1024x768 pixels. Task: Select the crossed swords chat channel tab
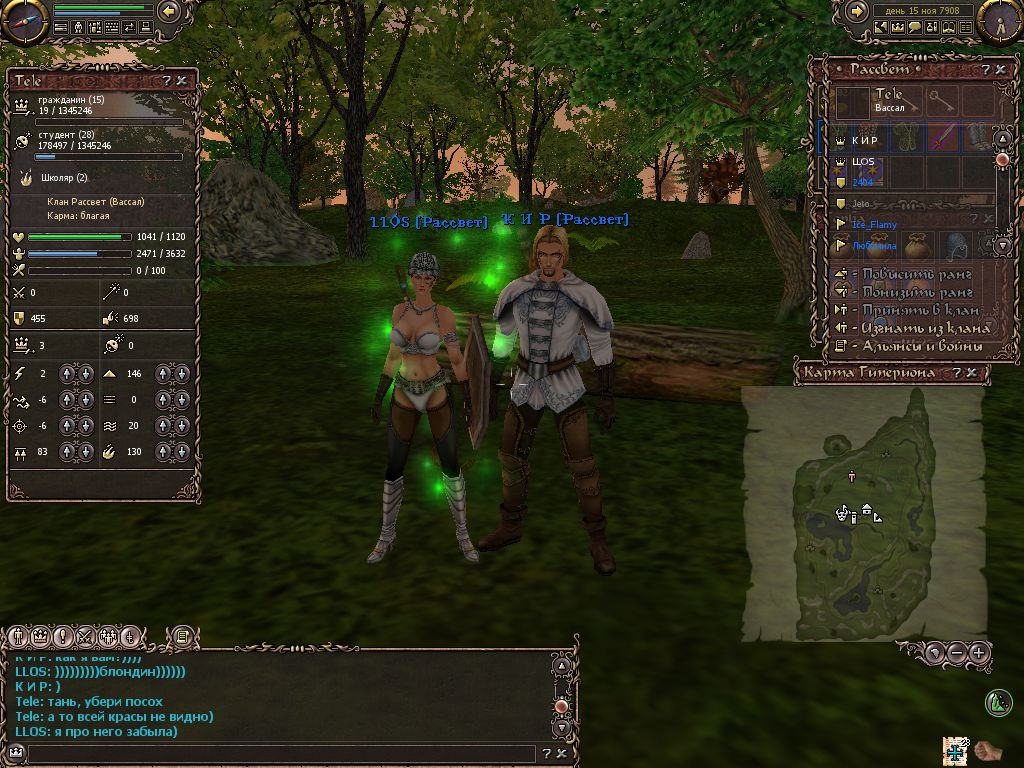click(x=85, y=636)
